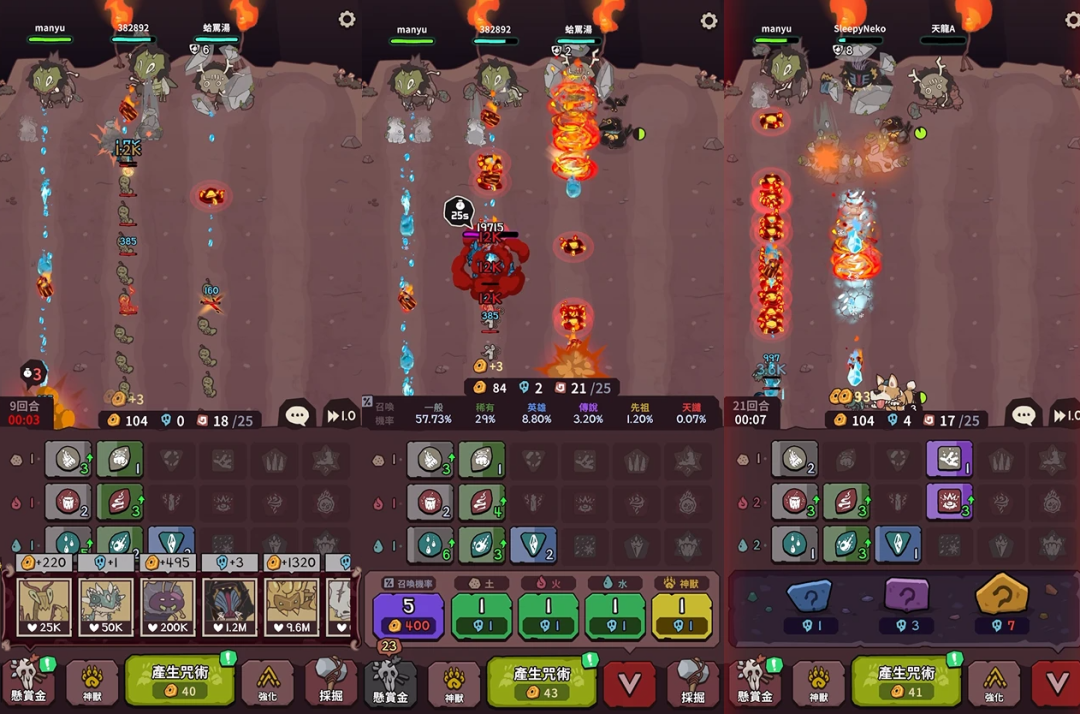Upgrade the 火 fire element level

tap(548, 615)
